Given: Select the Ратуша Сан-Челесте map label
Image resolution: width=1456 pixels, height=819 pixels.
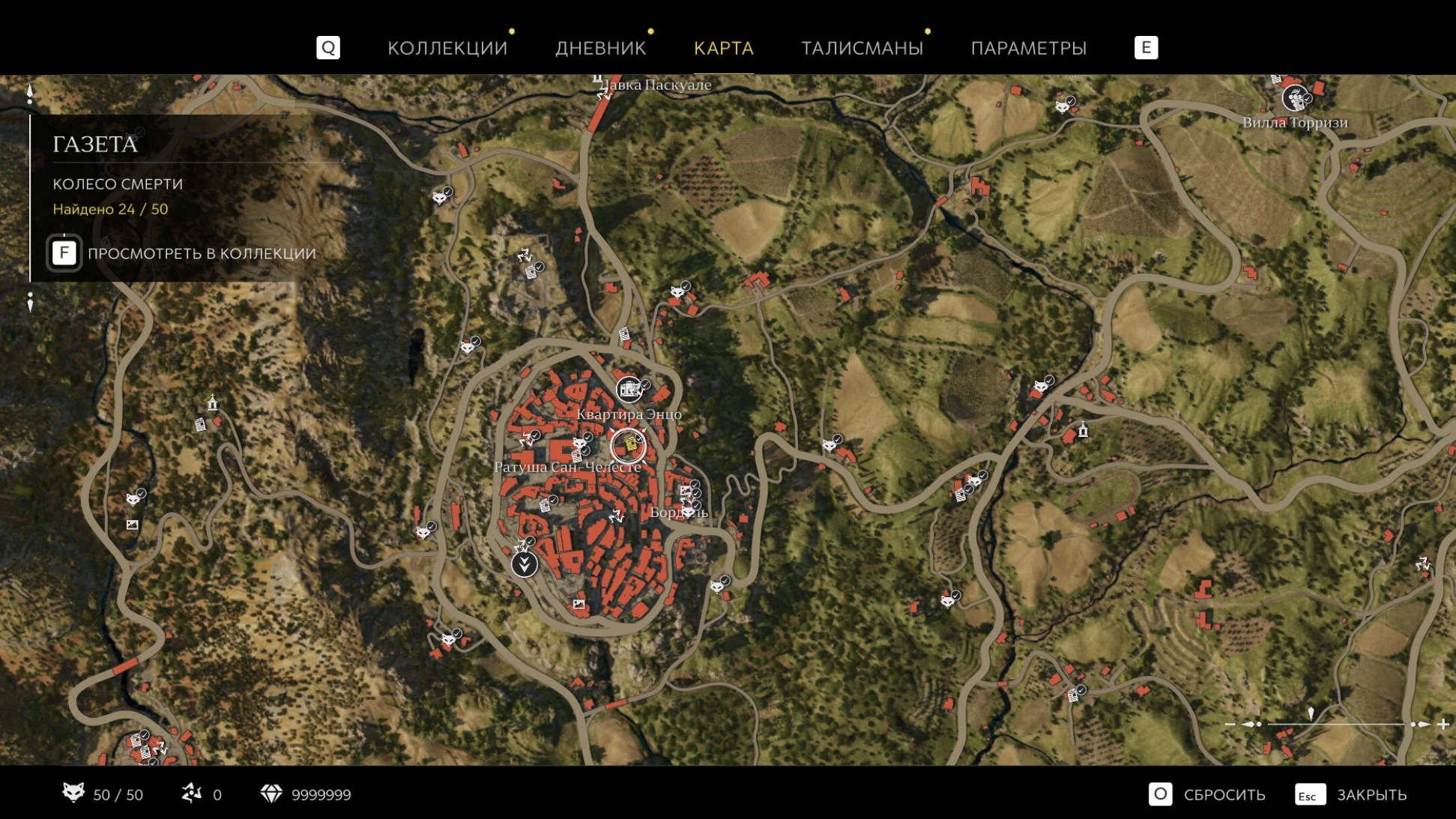Looking at the screenshot, I should tap(567, 468).
